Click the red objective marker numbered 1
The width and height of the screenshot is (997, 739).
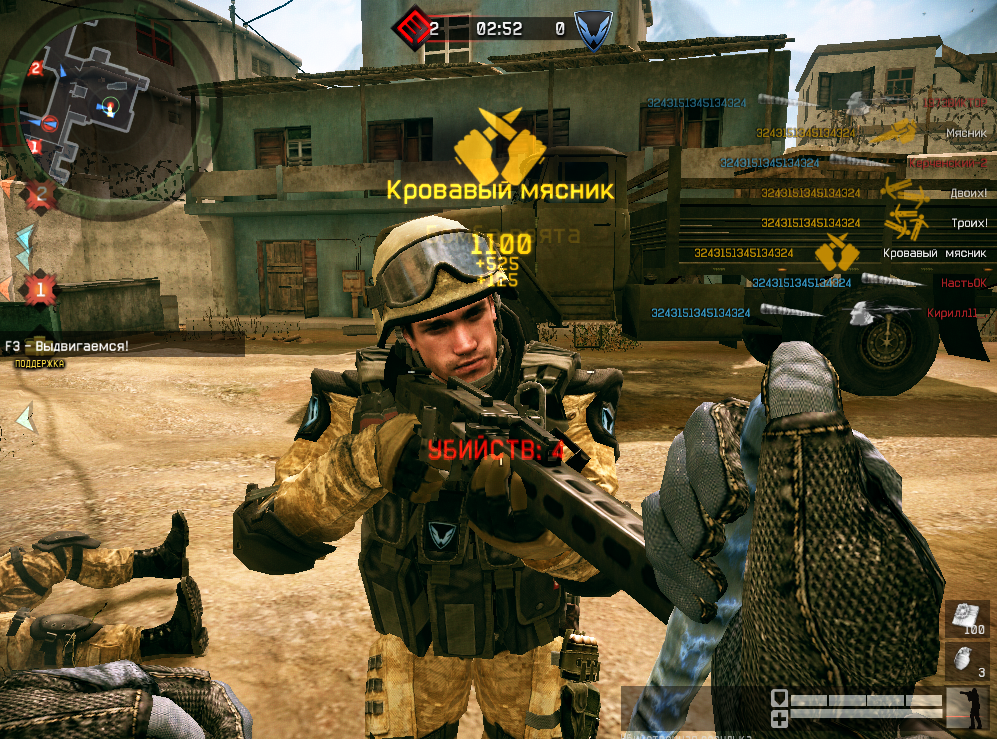[41, 290]
